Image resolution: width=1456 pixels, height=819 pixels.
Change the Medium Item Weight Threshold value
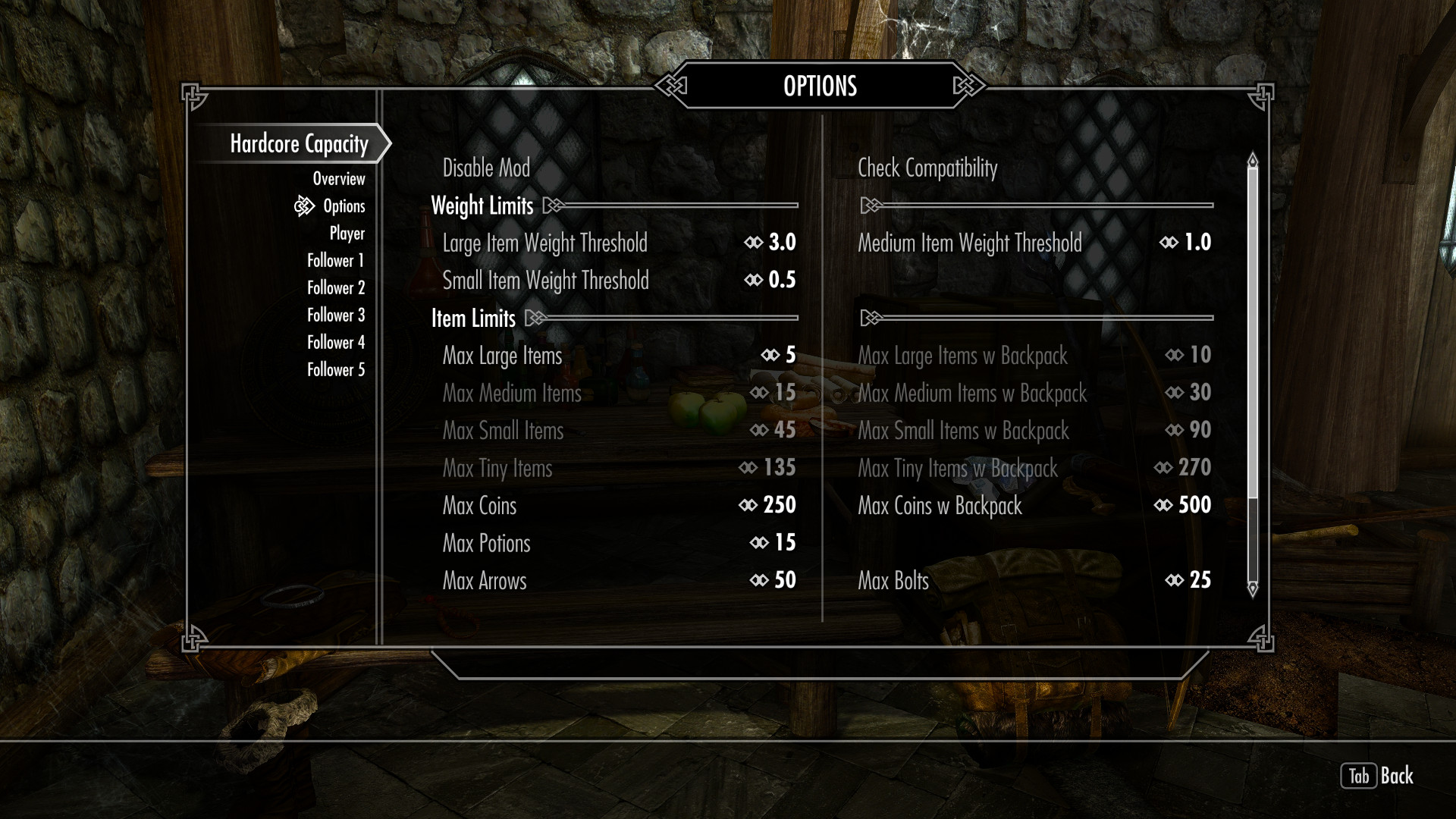[1034, 243]
